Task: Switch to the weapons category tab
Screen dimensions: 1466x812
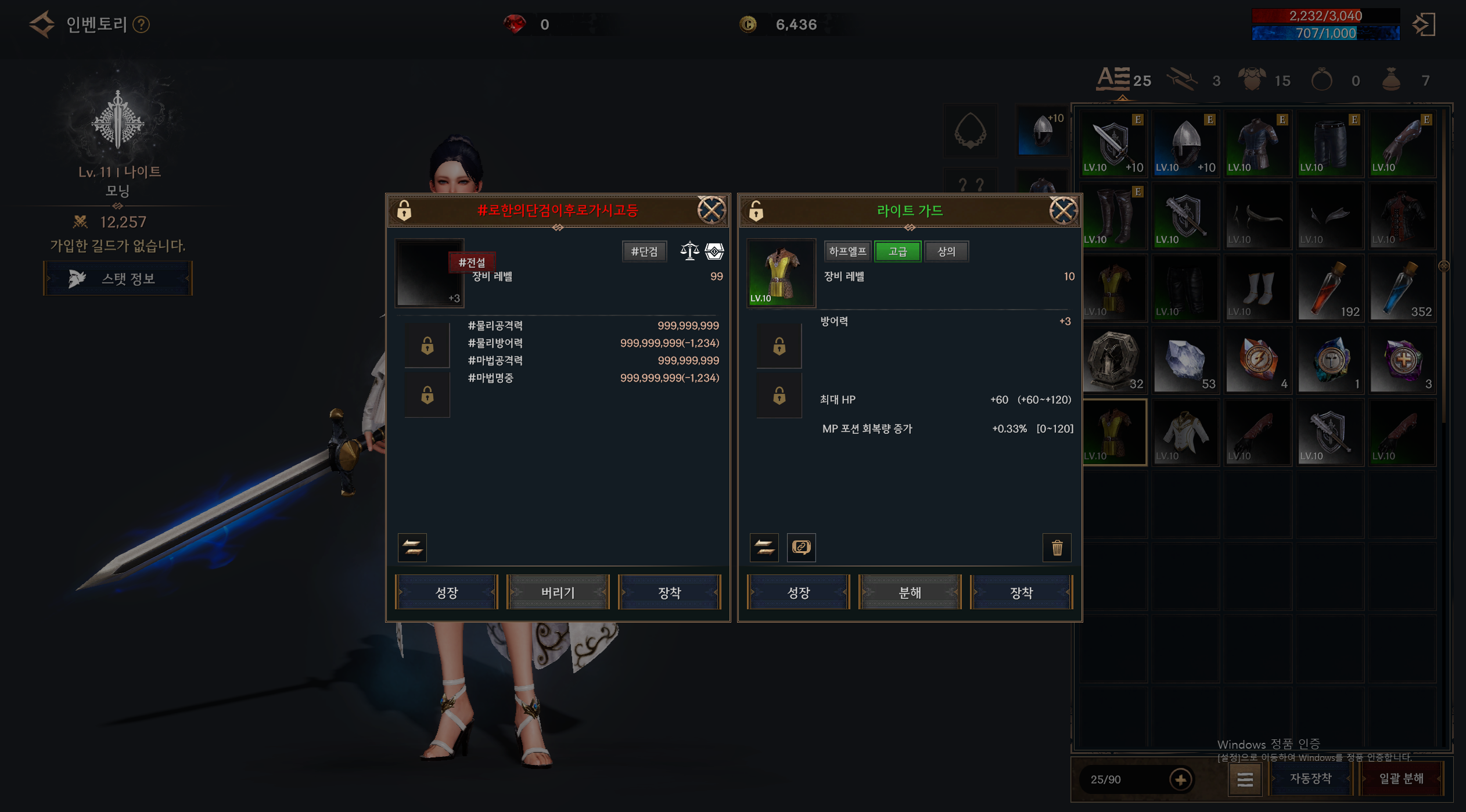Action: click(x=1183, y=80)
